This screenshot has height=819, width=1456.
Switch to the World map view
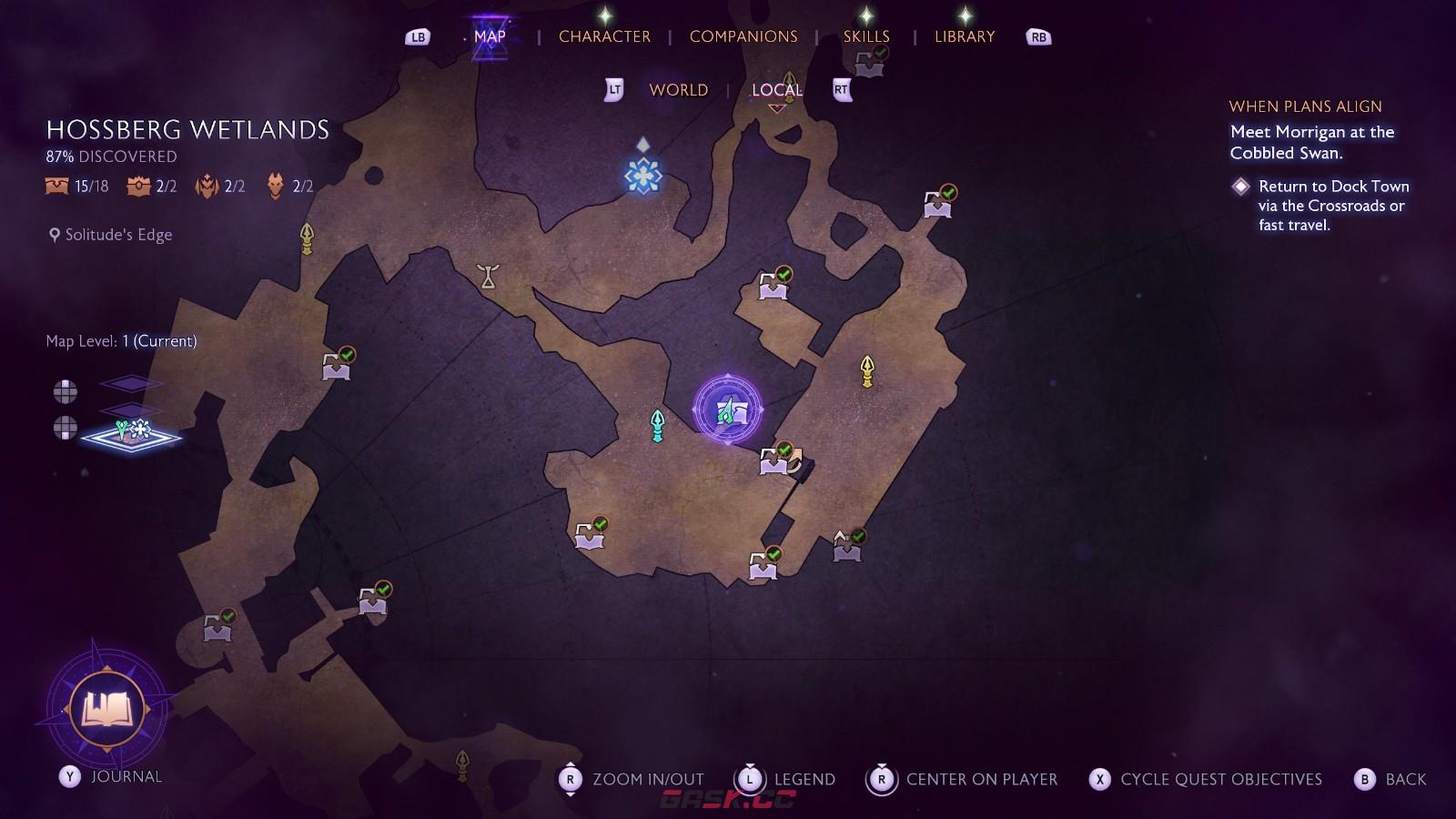tap(678, 90)
